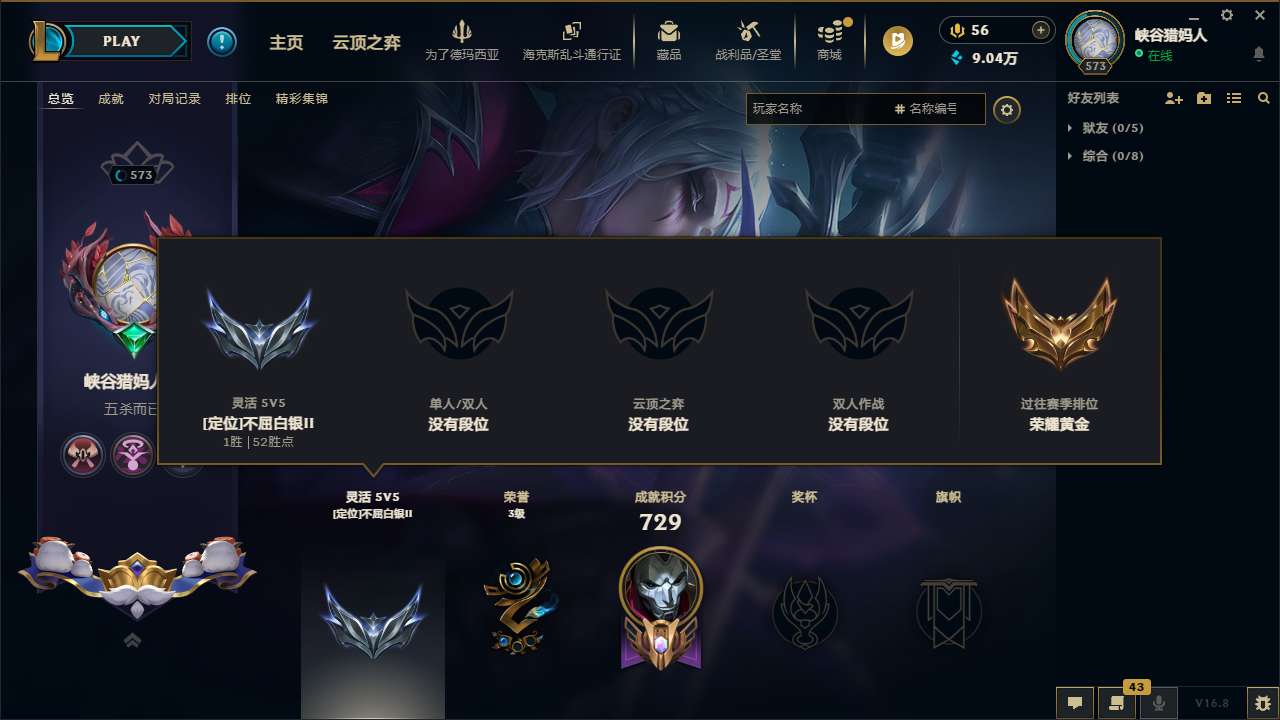Screen dimensions: 1280x720
Task: Create a new friend group via folder icon
Action: click(x=1204, y=98)
